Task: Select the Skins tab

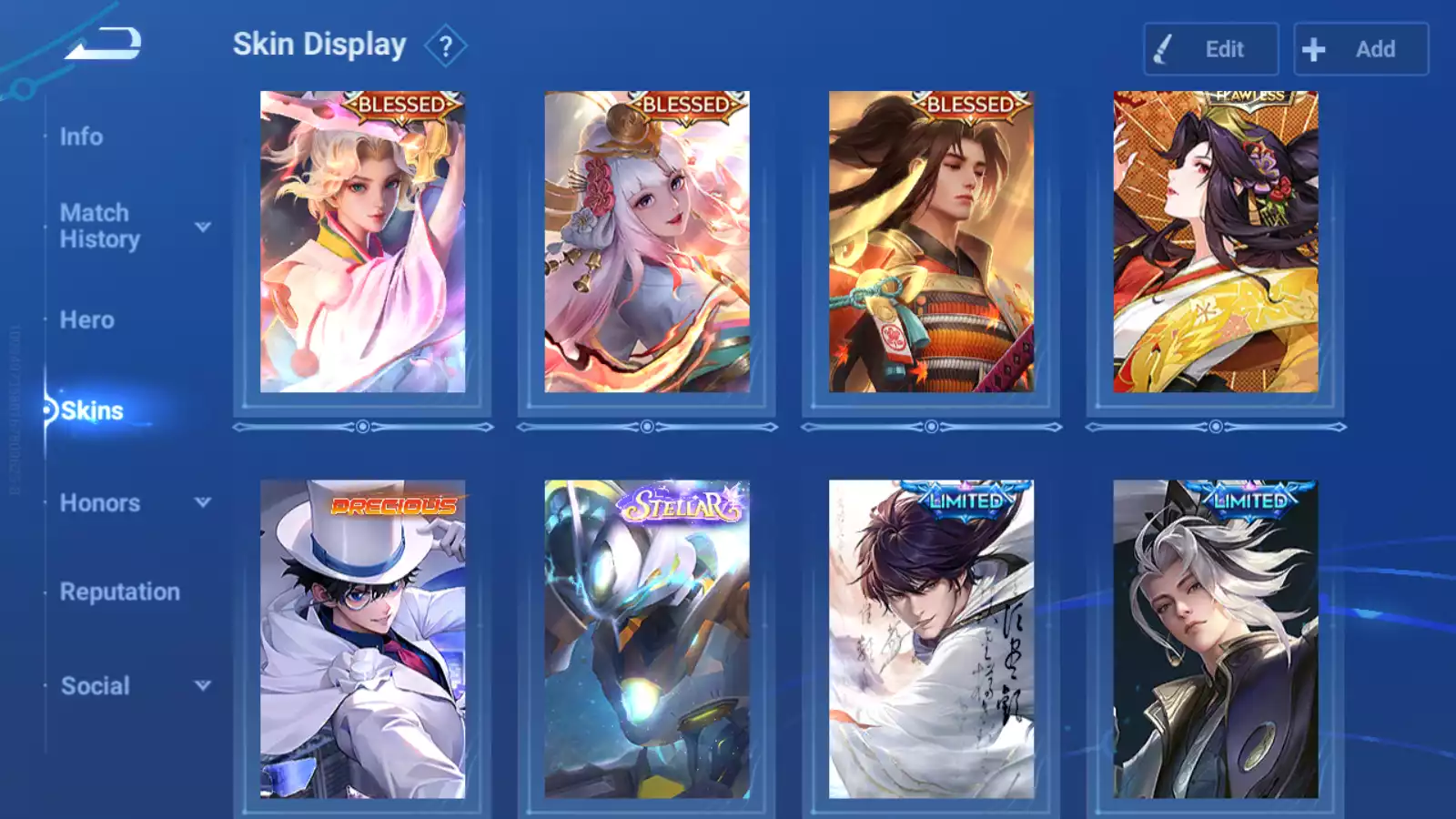Action: coord(92,411)
